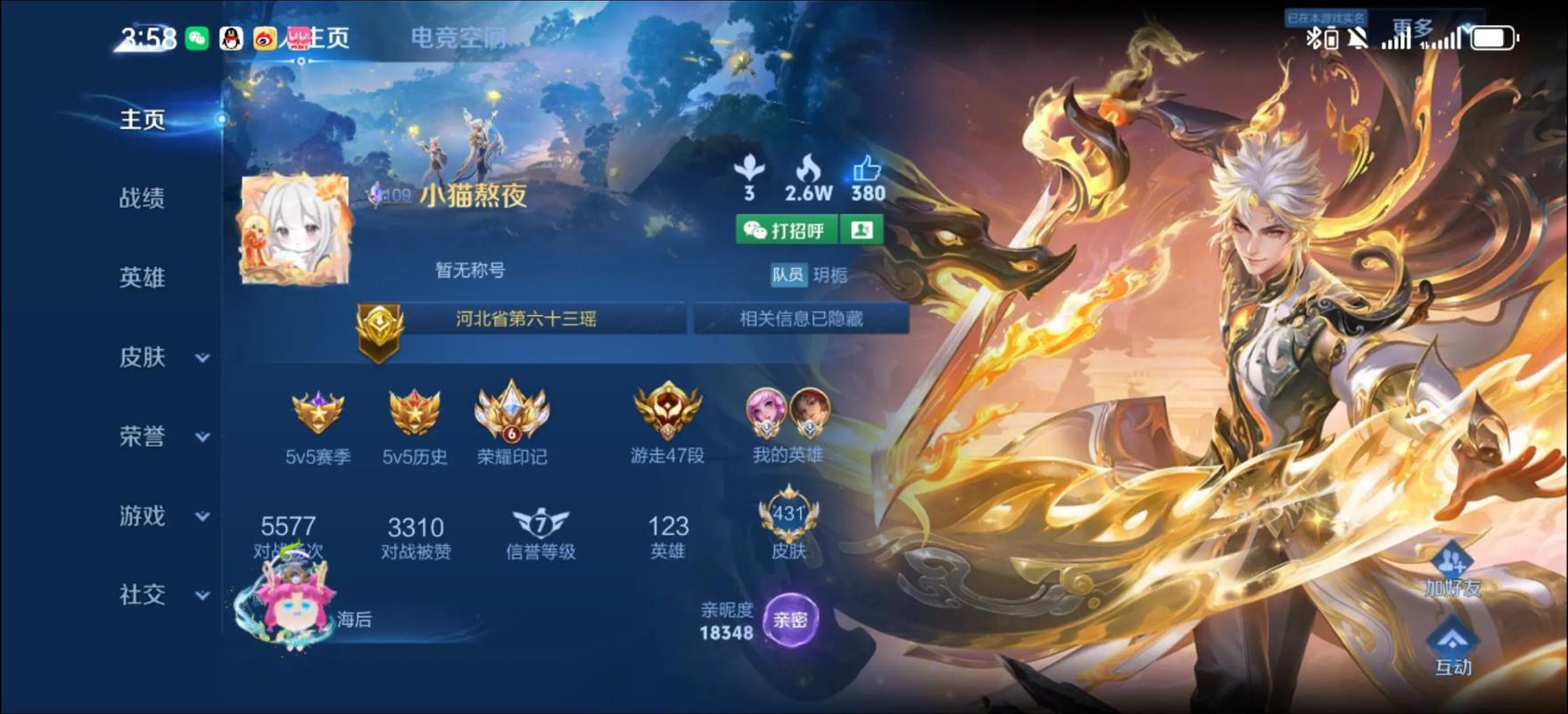Expand the 荣誉 sidebar section

(143, 436)
